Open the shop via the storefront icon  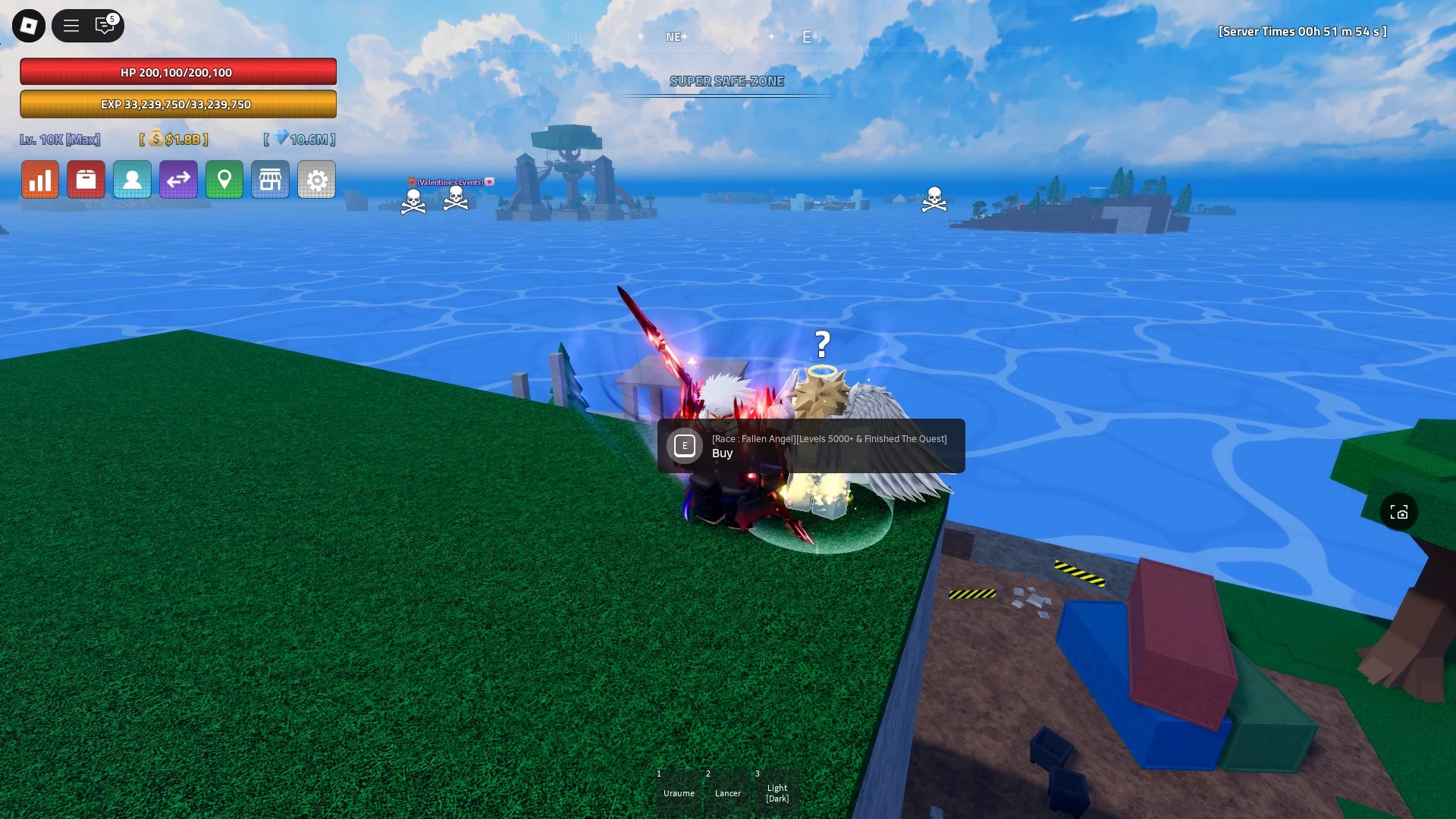(271, 180)
